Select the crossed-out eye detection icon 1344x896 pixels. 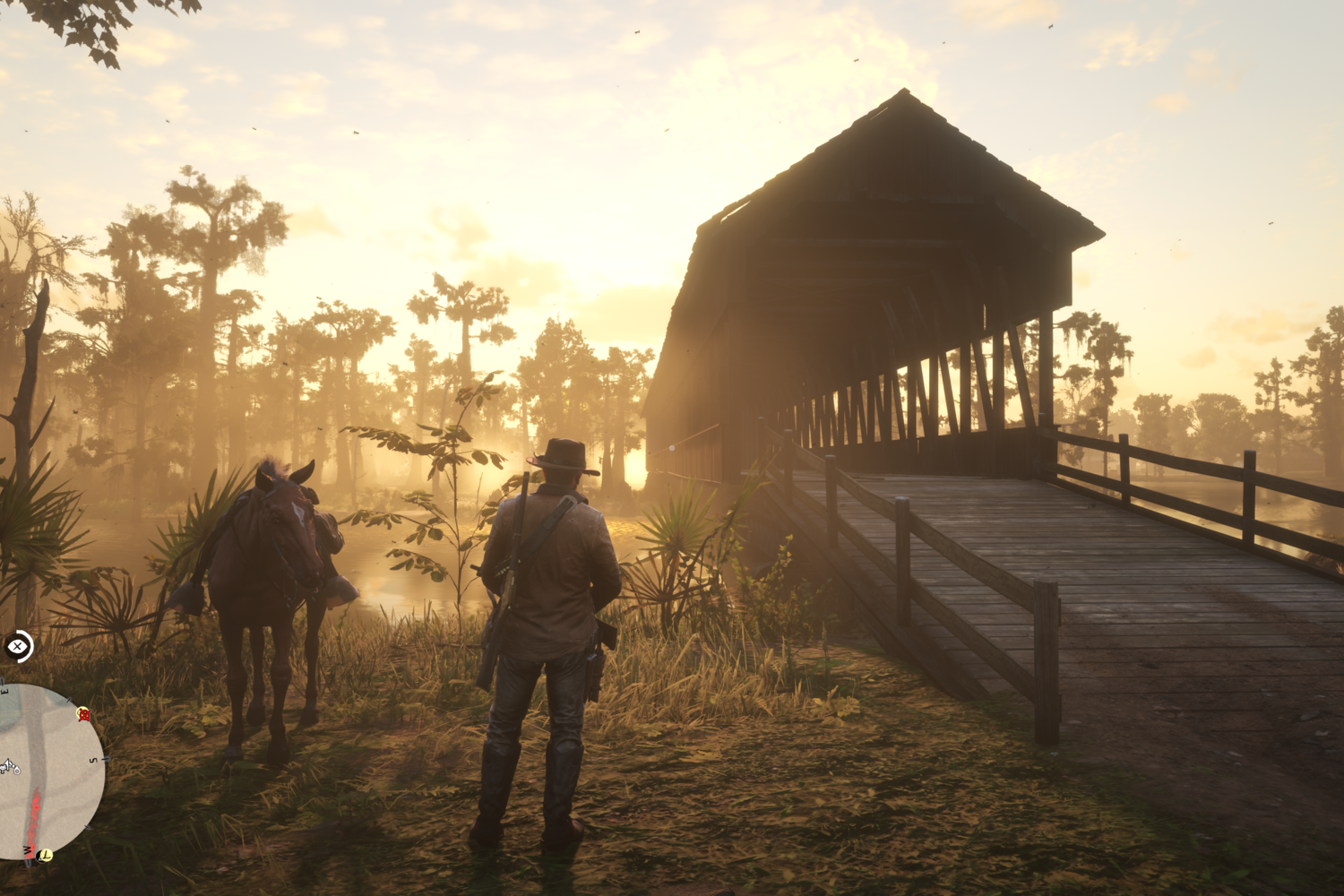(18, 646)
